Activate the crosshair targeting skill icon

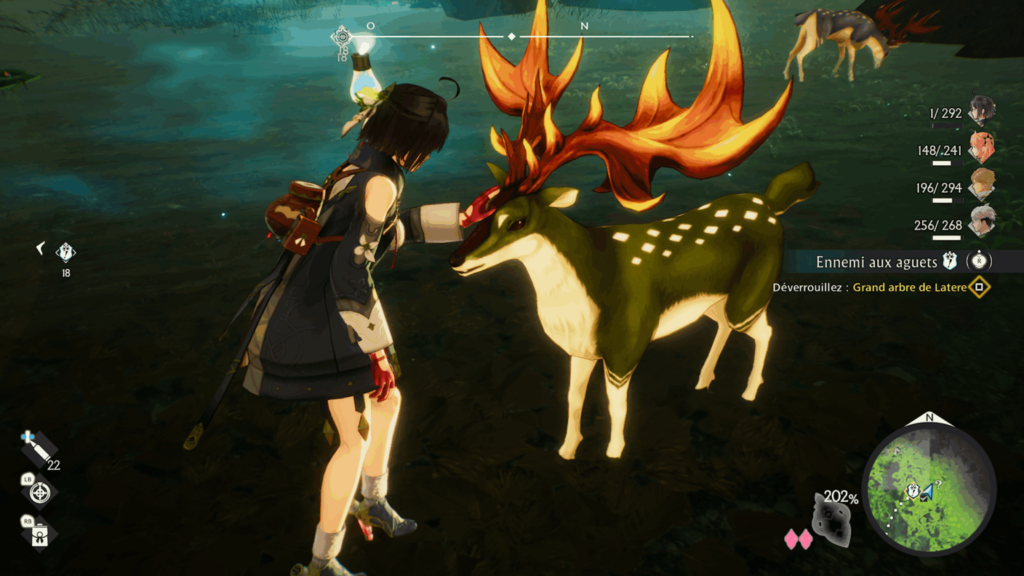40,491
